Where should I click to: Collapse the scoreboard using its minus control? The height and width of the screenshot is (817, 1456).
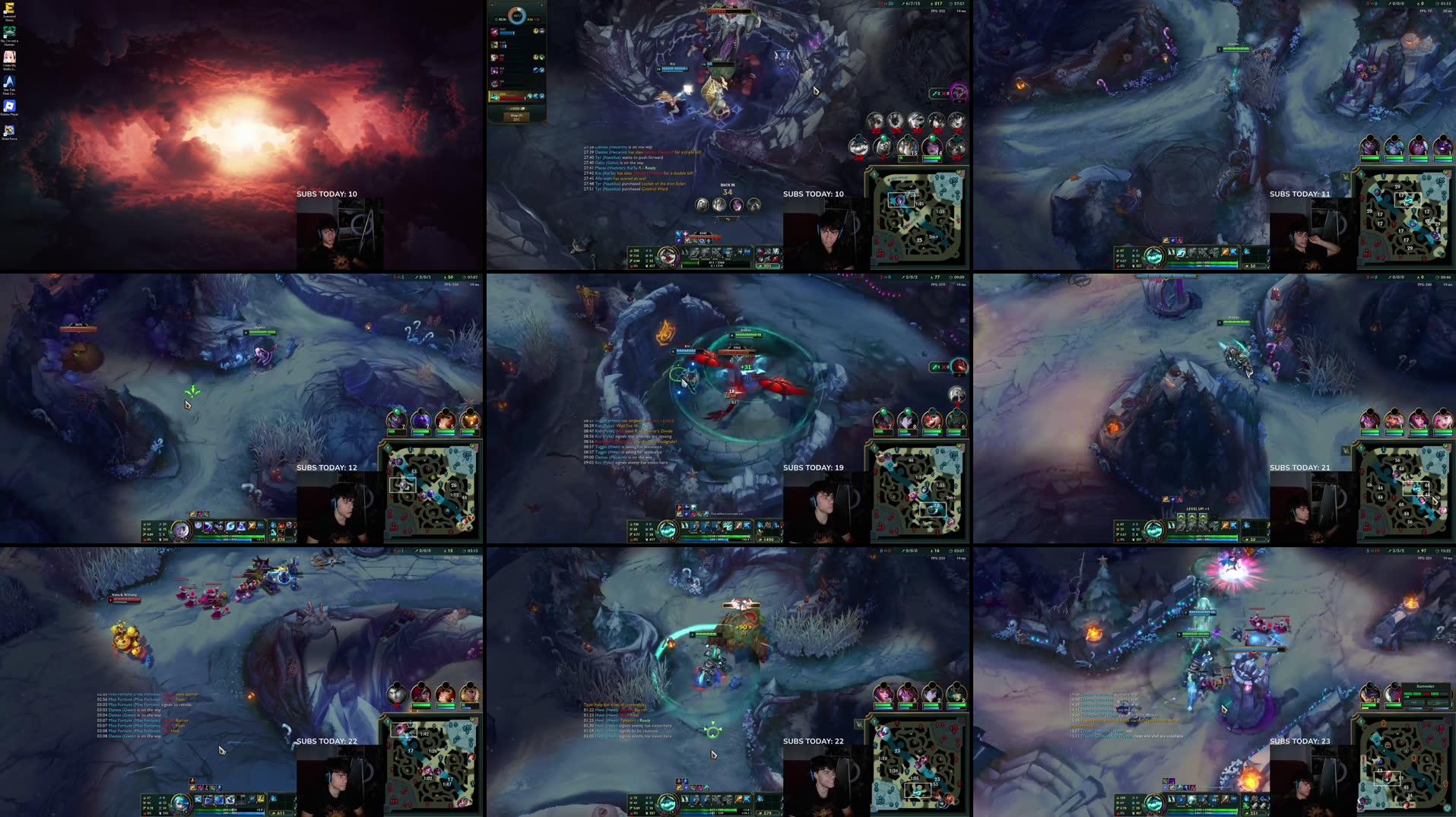[x=491, y=5]
